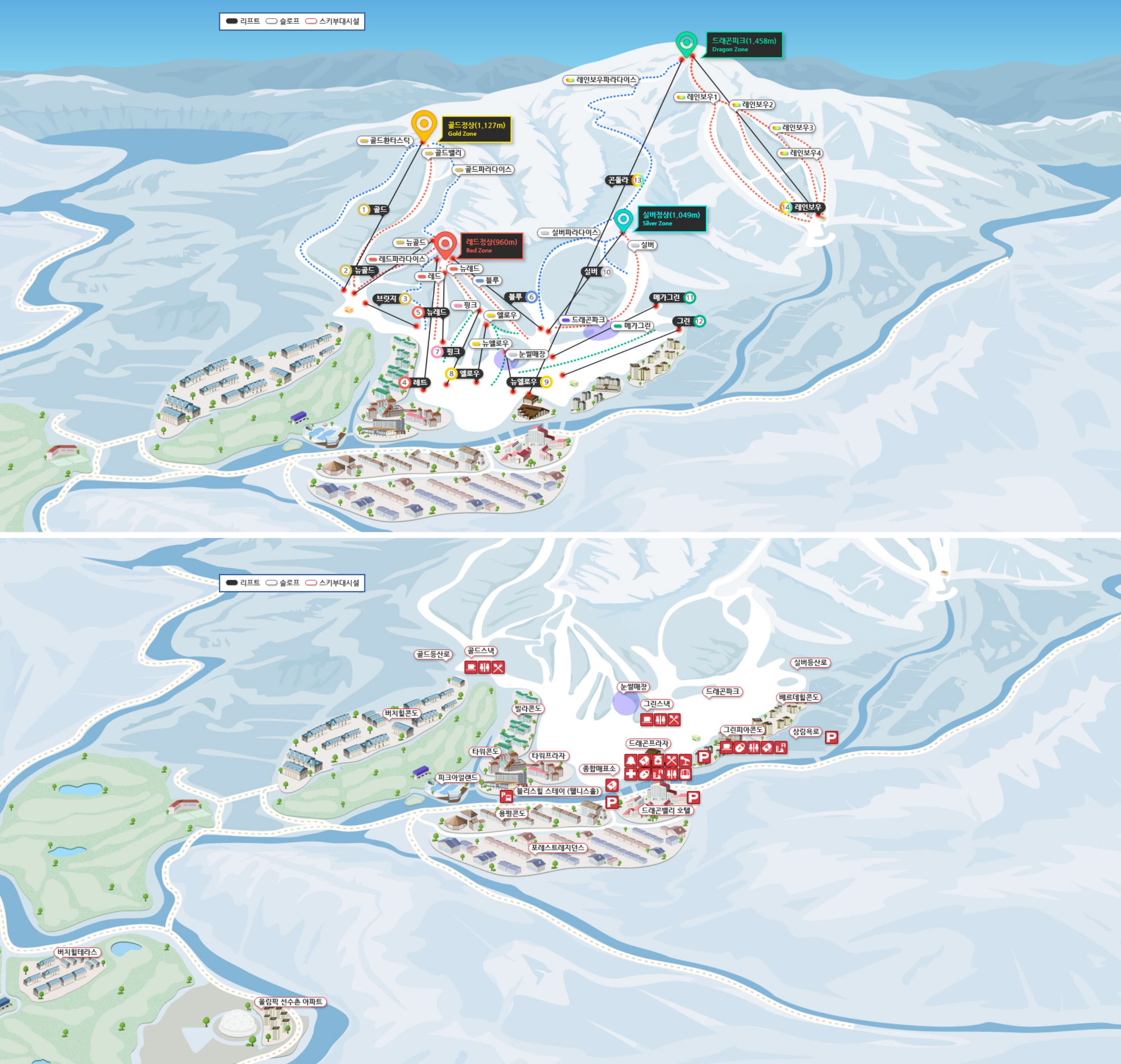Click the 골드환타스틱 slope label

pyautogui.click(x=385, y=140)
